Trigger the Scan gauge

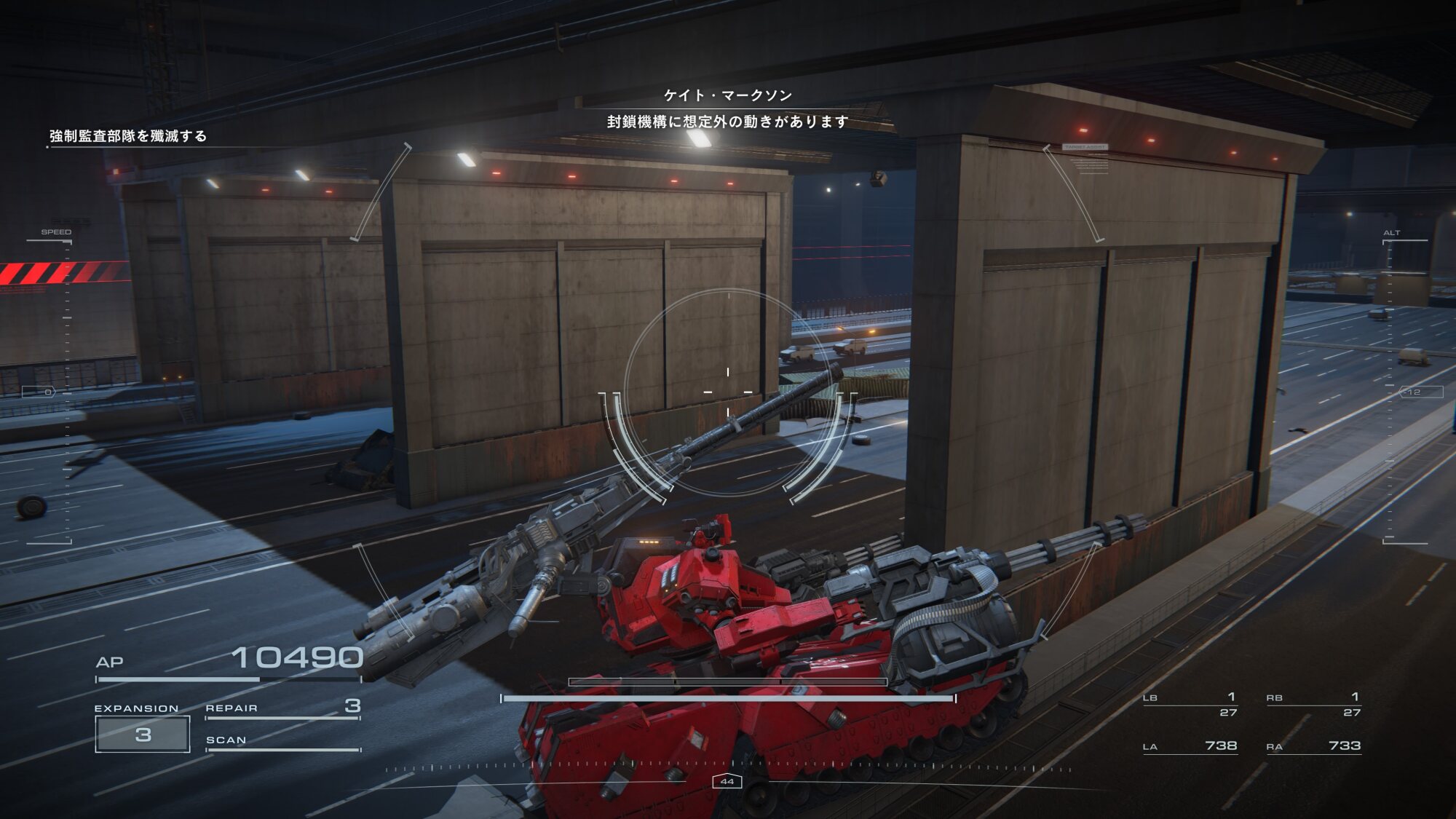[282, 742]
